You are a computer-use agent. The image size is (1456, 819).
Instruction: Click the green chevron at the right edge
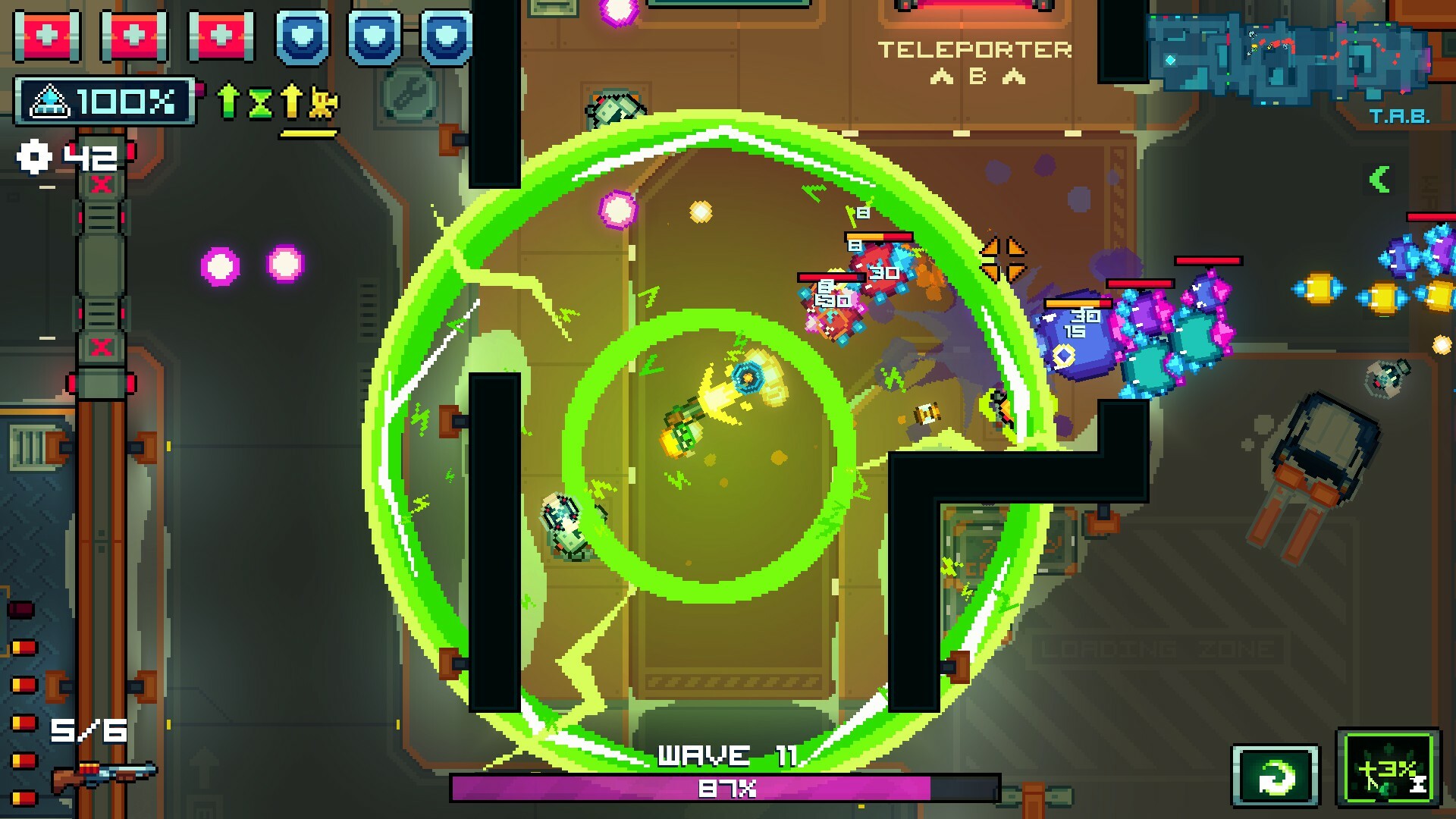coord(1381,179)
